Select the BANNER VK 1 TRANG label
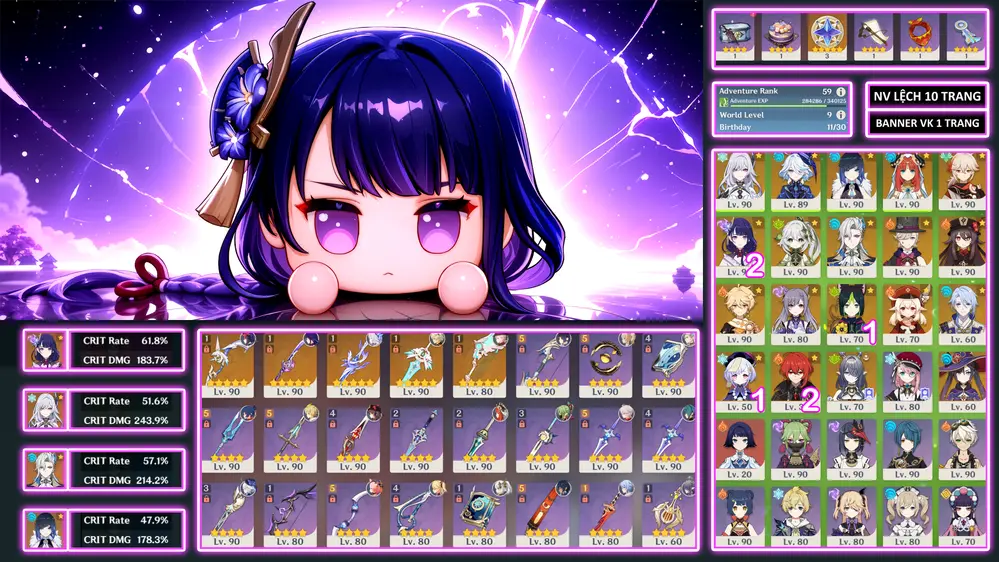Image resolution: width=999 pixels, height=562 pixels. [x=924, y=124]
